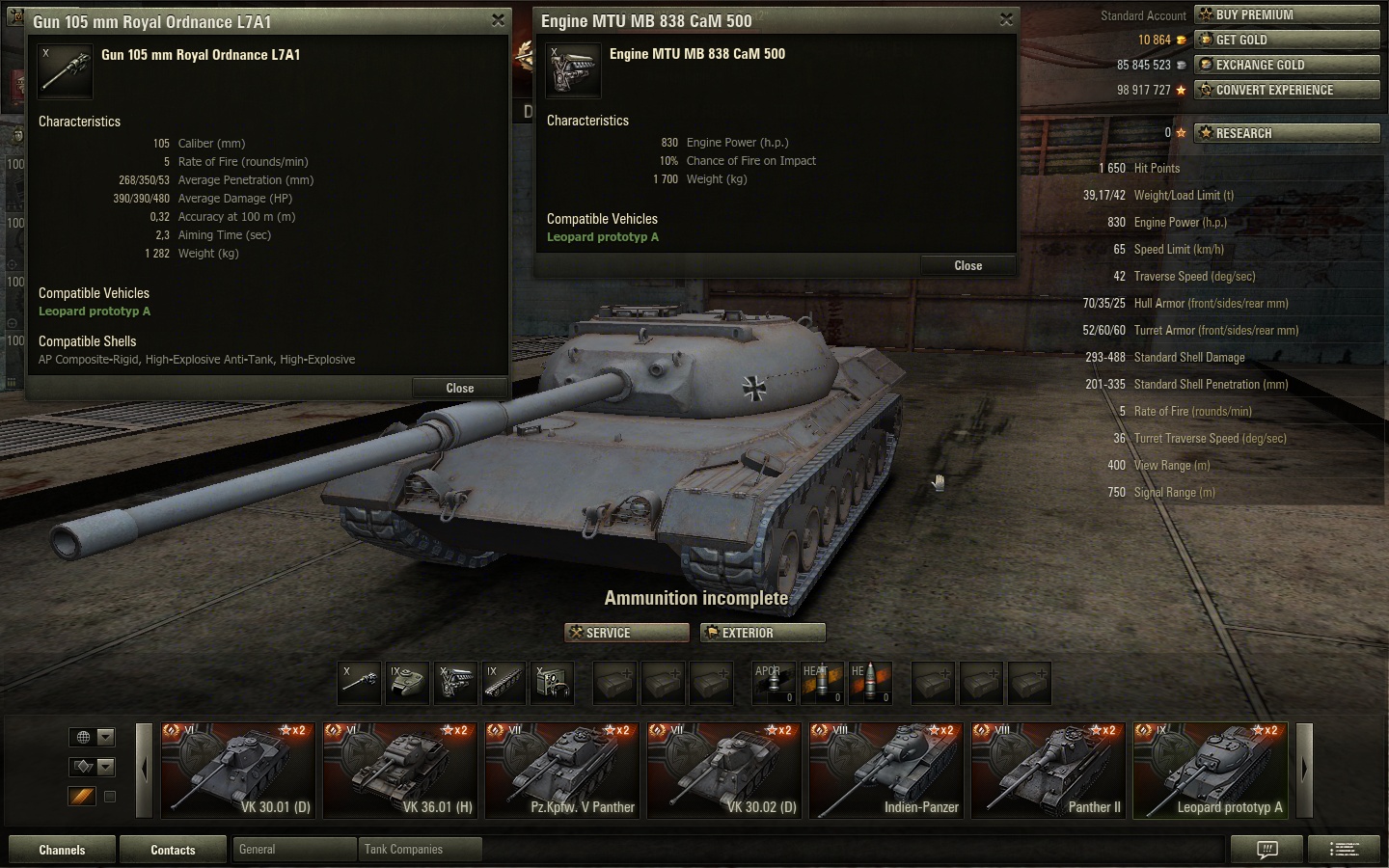Select the APCR shell ammo slot
The height and width of the screenshot is (868, 1389).
pos(773,682)
